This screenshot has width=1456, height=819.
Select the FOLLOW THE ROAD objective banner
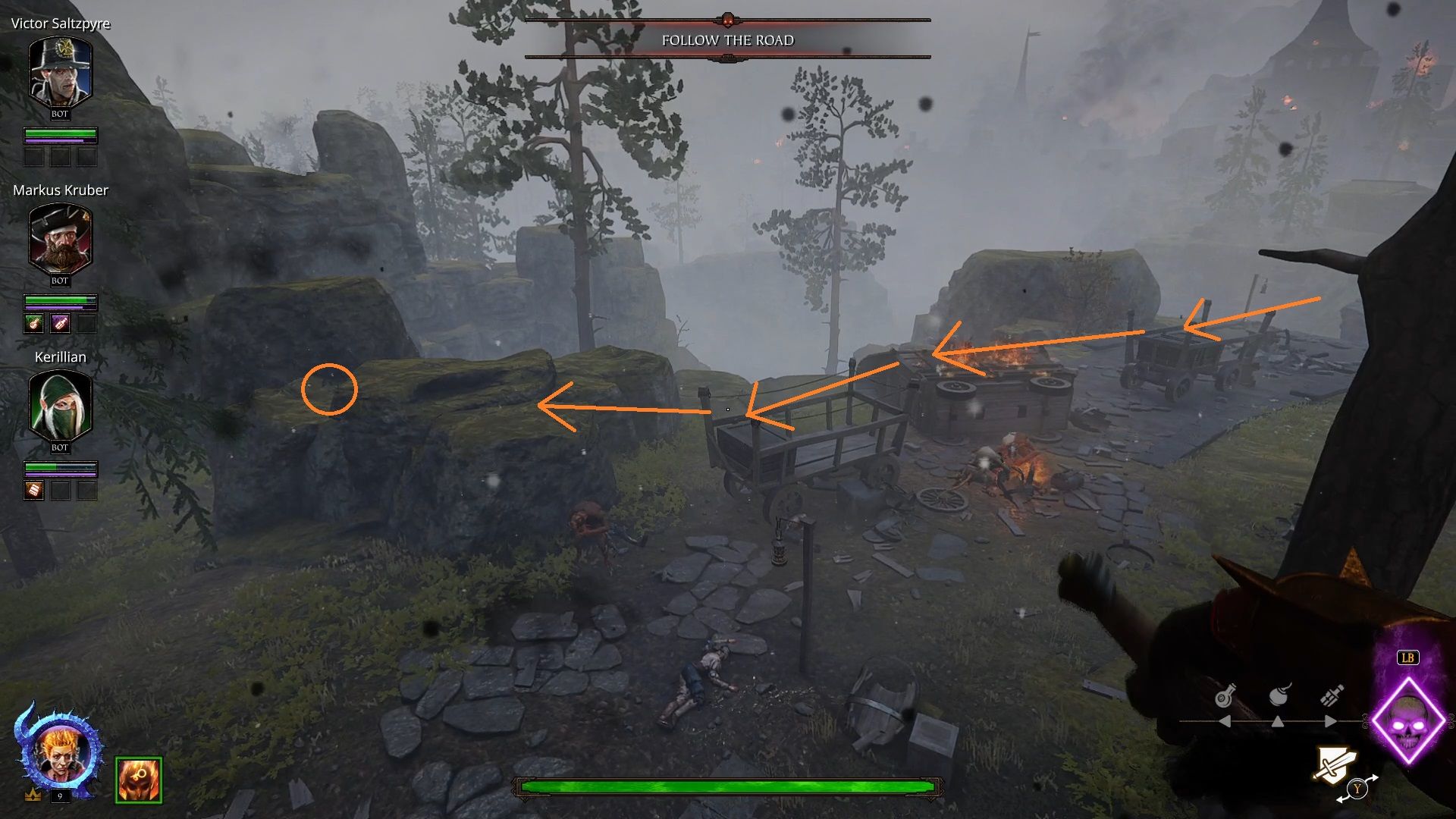click(x=726, y=40)
